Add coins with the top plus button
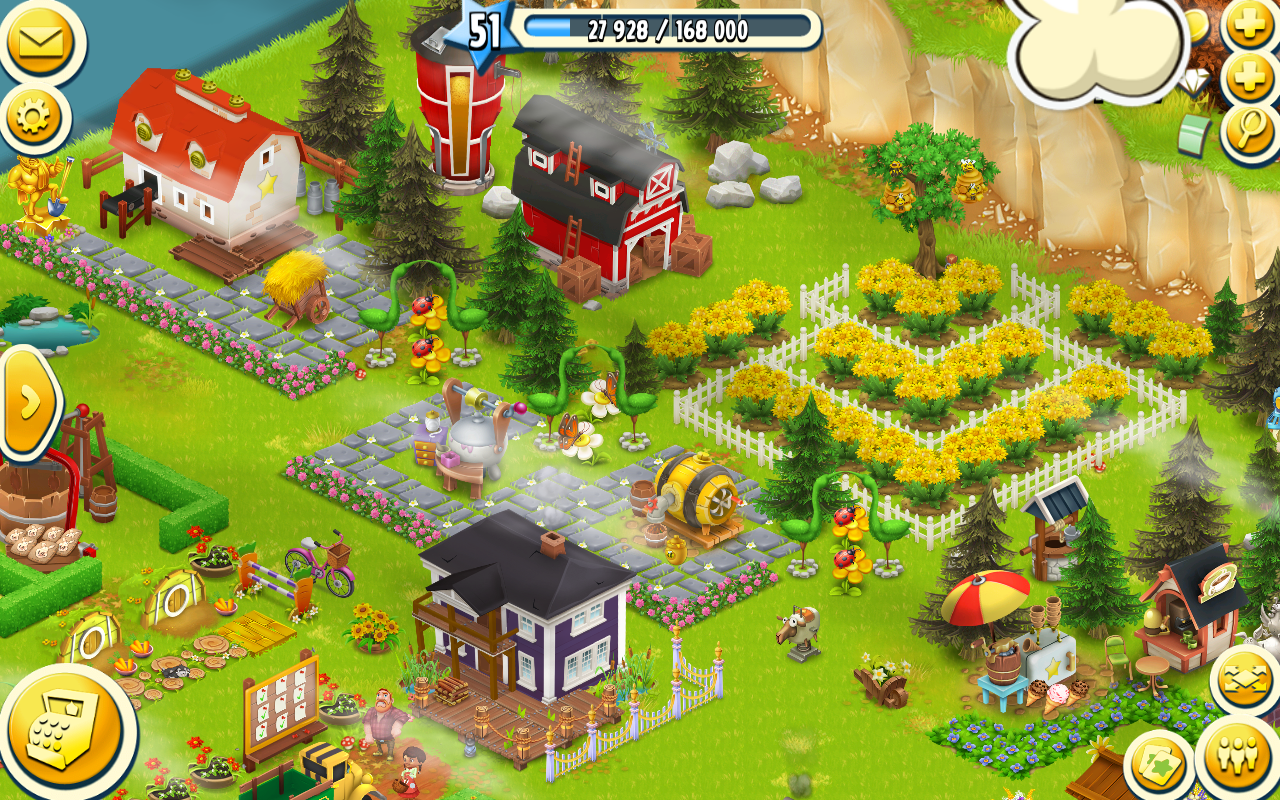This screenshot has width=1280, height=800. [1251, 24]
